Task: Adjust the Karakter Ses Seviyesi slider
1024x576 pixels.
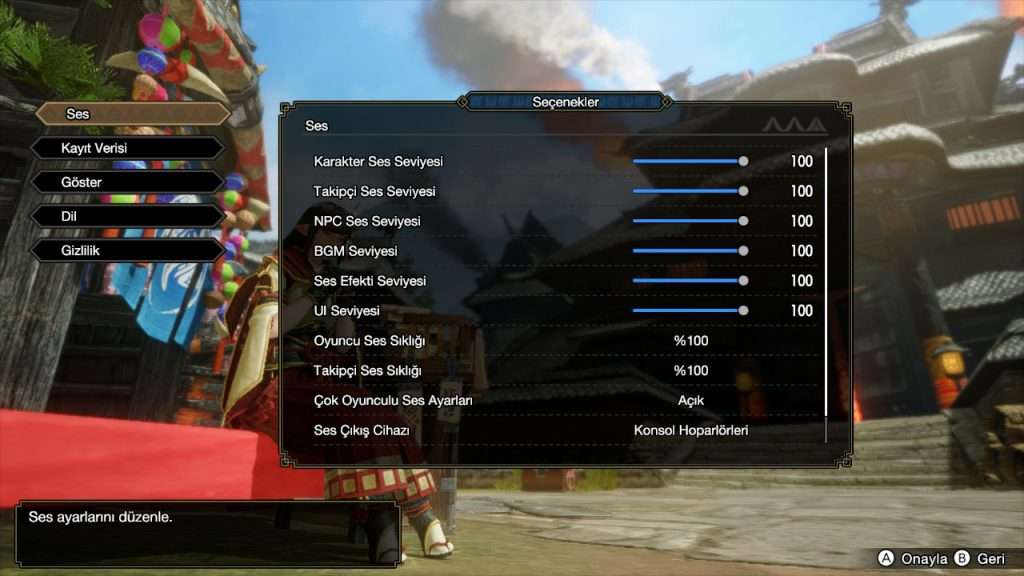Action: point(689,161)
